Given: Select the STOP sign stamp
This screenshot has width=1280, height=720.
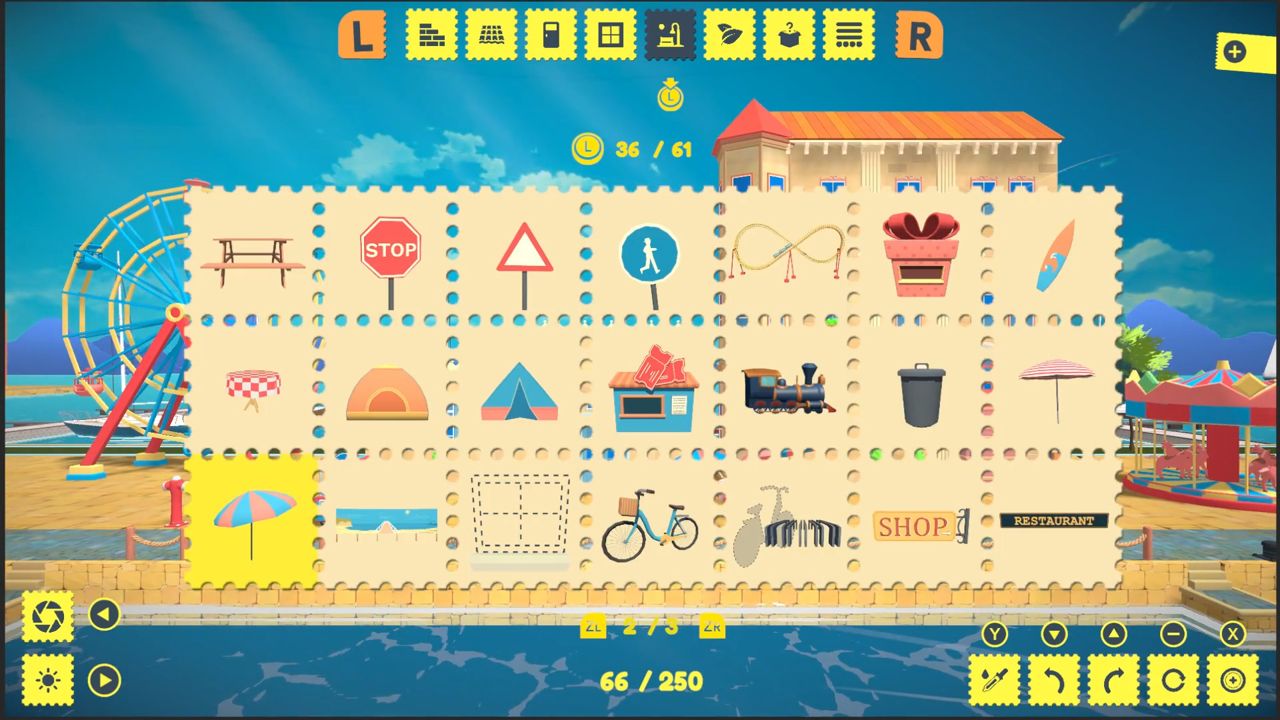Looking at the screenshot, I should tap(390, 250).
